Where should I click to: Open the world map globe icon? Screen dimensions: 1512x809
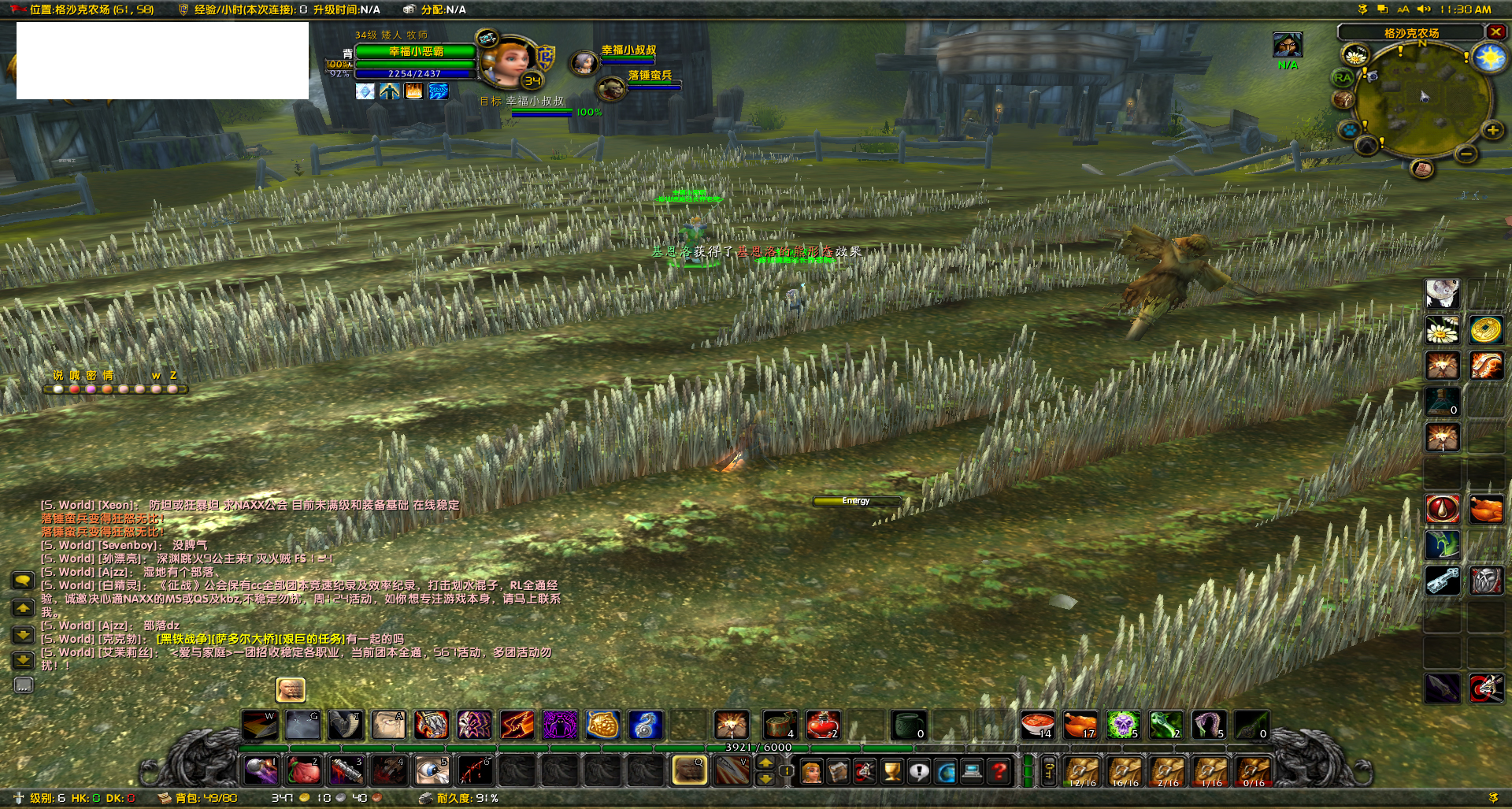click(x=946, y=772)
